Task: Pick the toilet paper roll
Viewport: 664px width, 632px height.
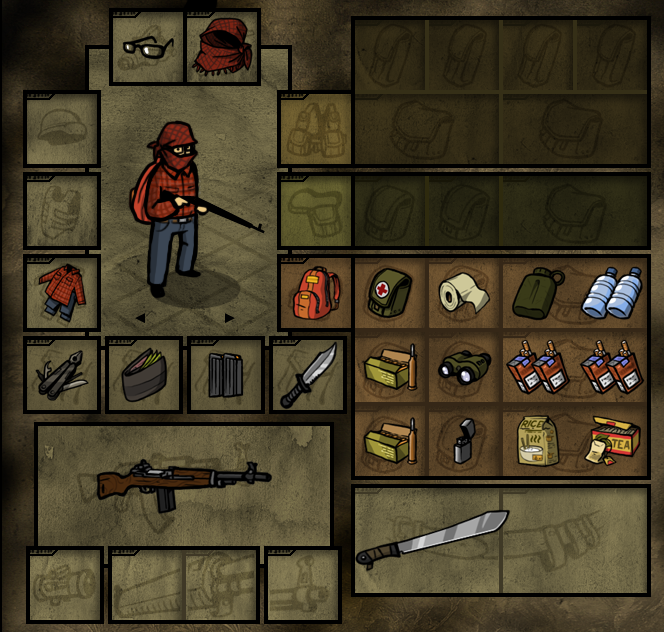Action: pos(465,293)
